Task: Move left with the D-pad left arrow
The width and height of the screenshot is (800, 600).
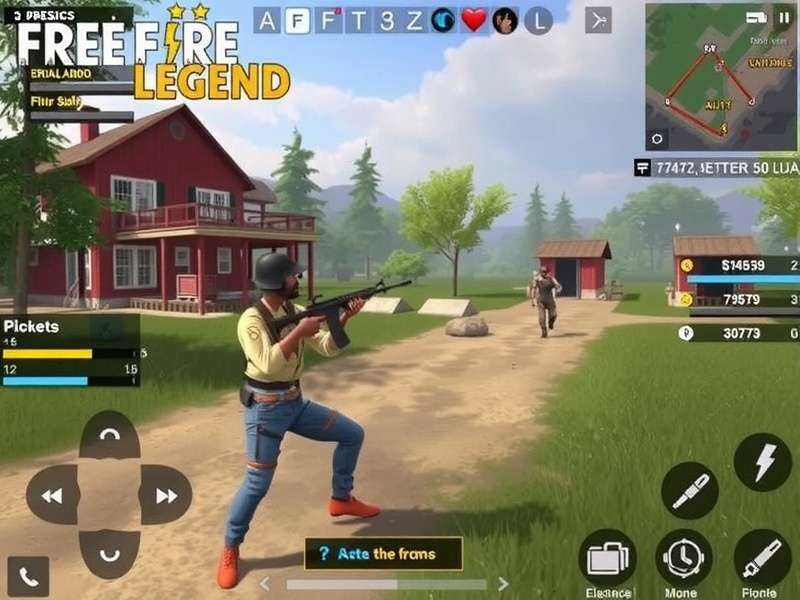Action: pyautogui.click(x=52, y=495)
